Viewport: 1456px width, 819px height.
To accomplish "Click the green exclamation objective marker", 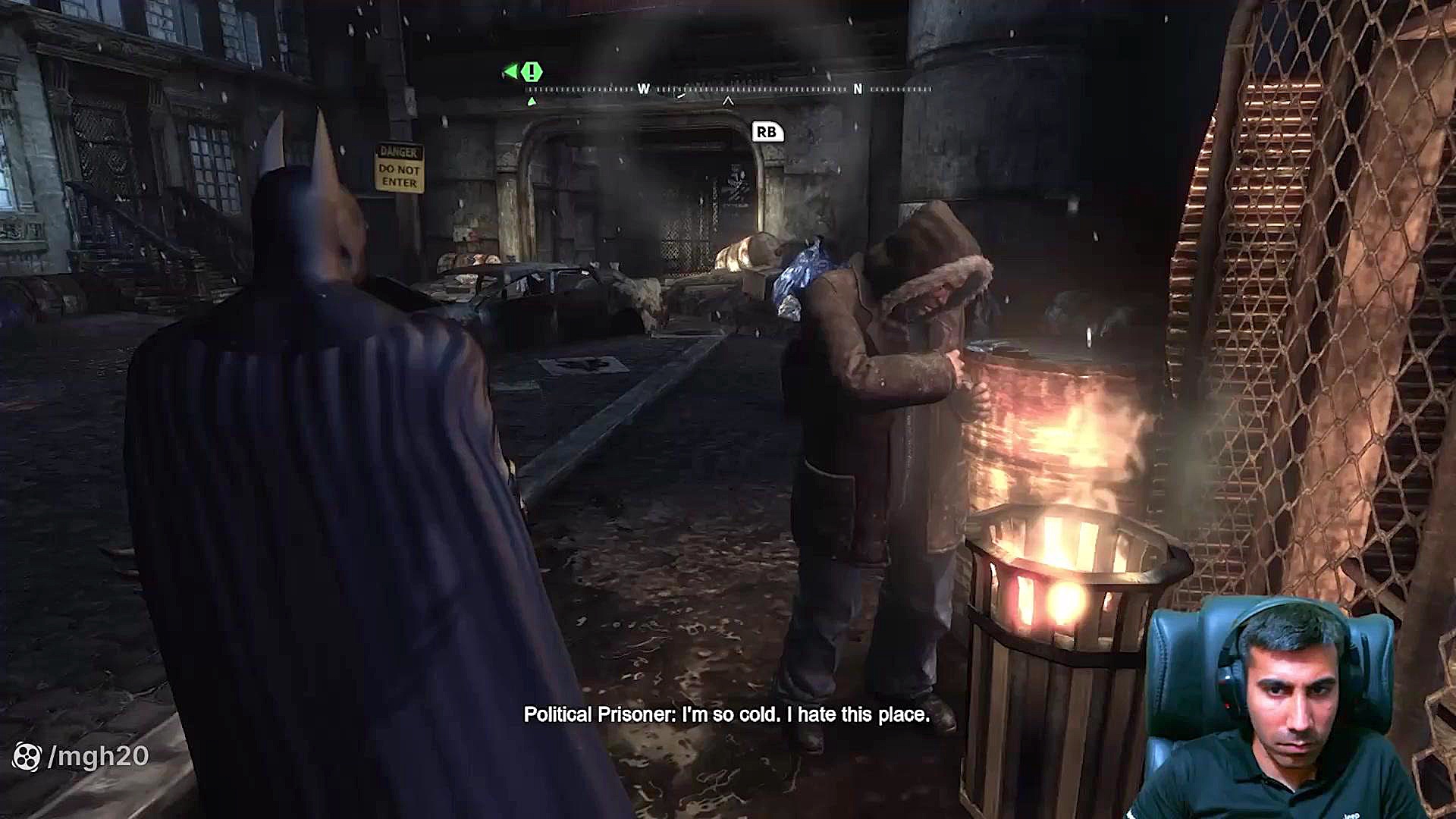I will 532,72.
